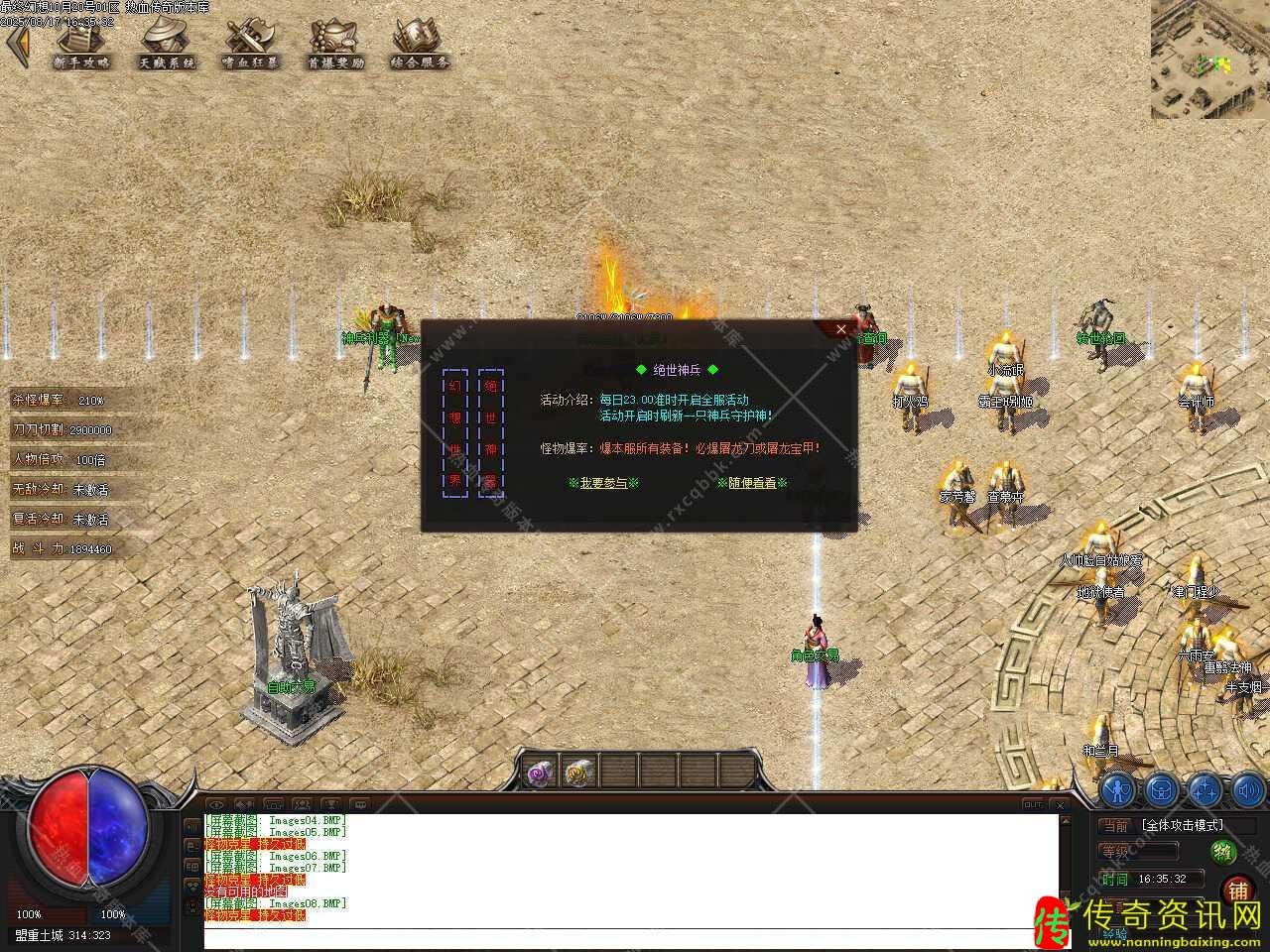Click the green 猎 round button
Image resolution: width=1270 pixels, height=952 pixels.
(1223, 852)
